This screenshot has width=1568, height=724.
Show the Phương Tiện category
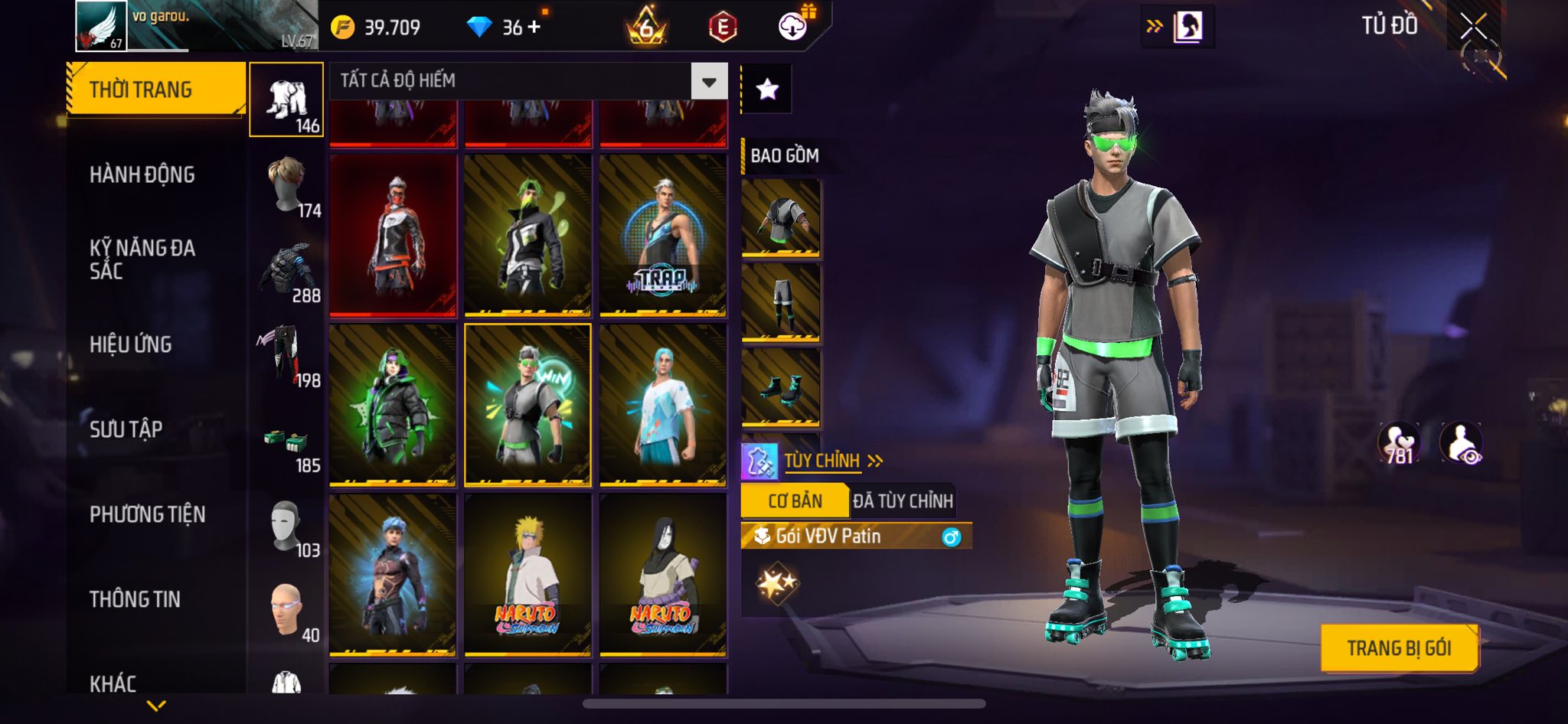point(148,514)
